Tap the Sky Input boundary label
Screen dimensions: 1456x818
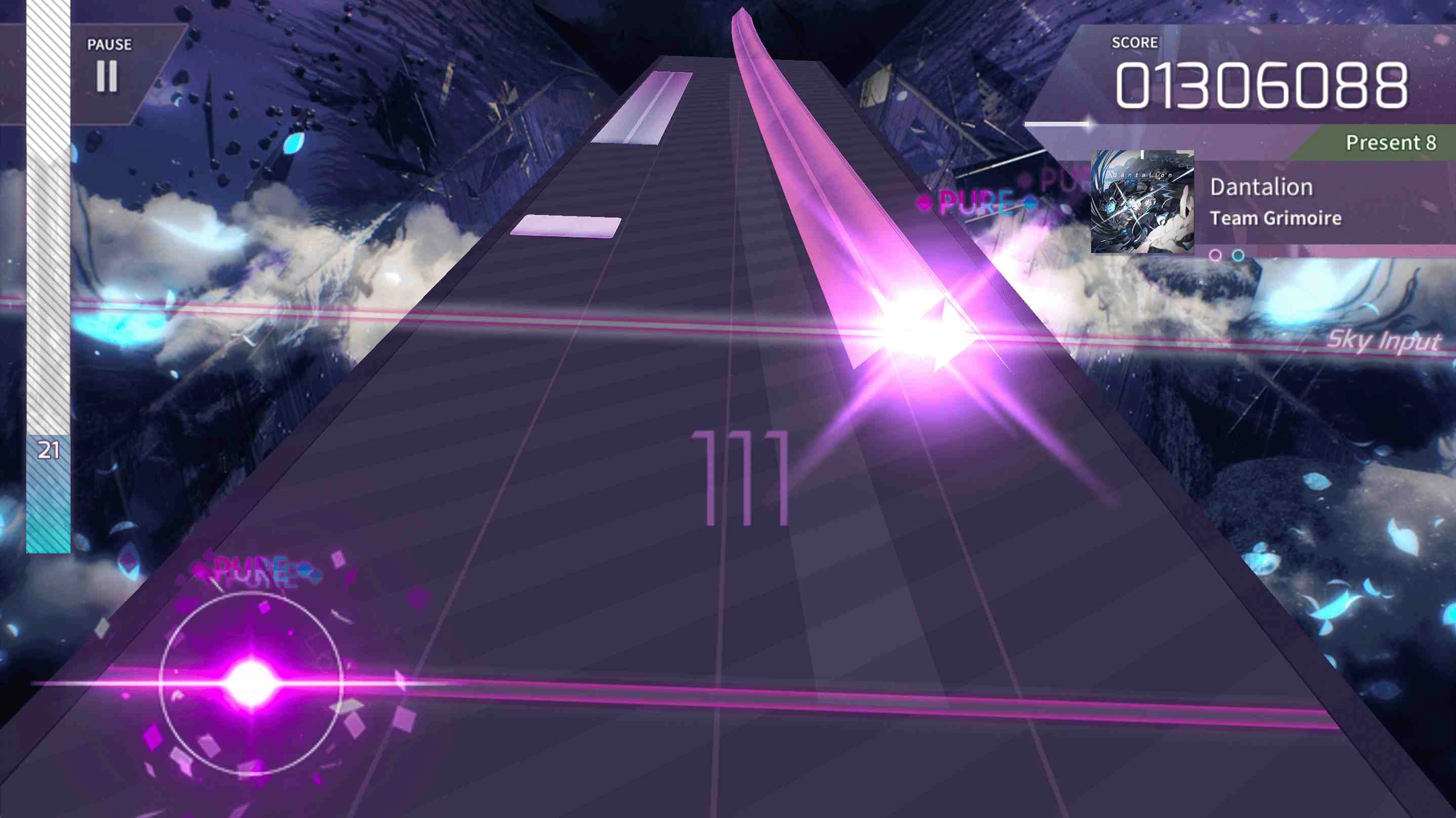point(1385,341)
